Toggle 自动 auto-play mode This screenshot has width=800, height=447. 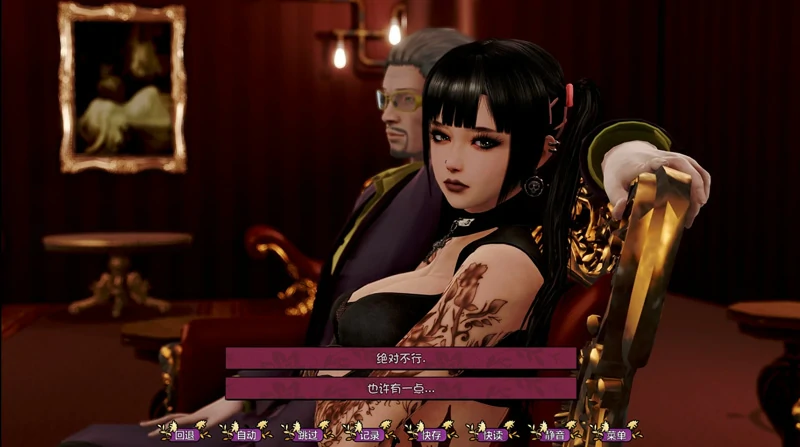(246, 434)
